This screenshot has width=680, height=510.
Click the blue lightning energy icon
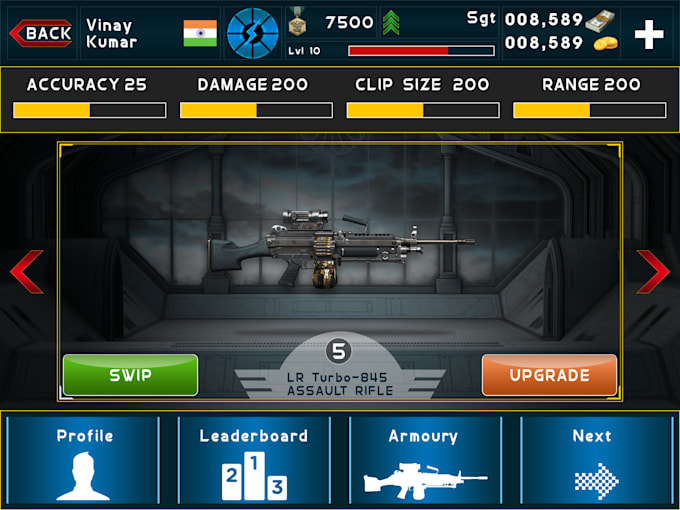(x=252, y=33)
